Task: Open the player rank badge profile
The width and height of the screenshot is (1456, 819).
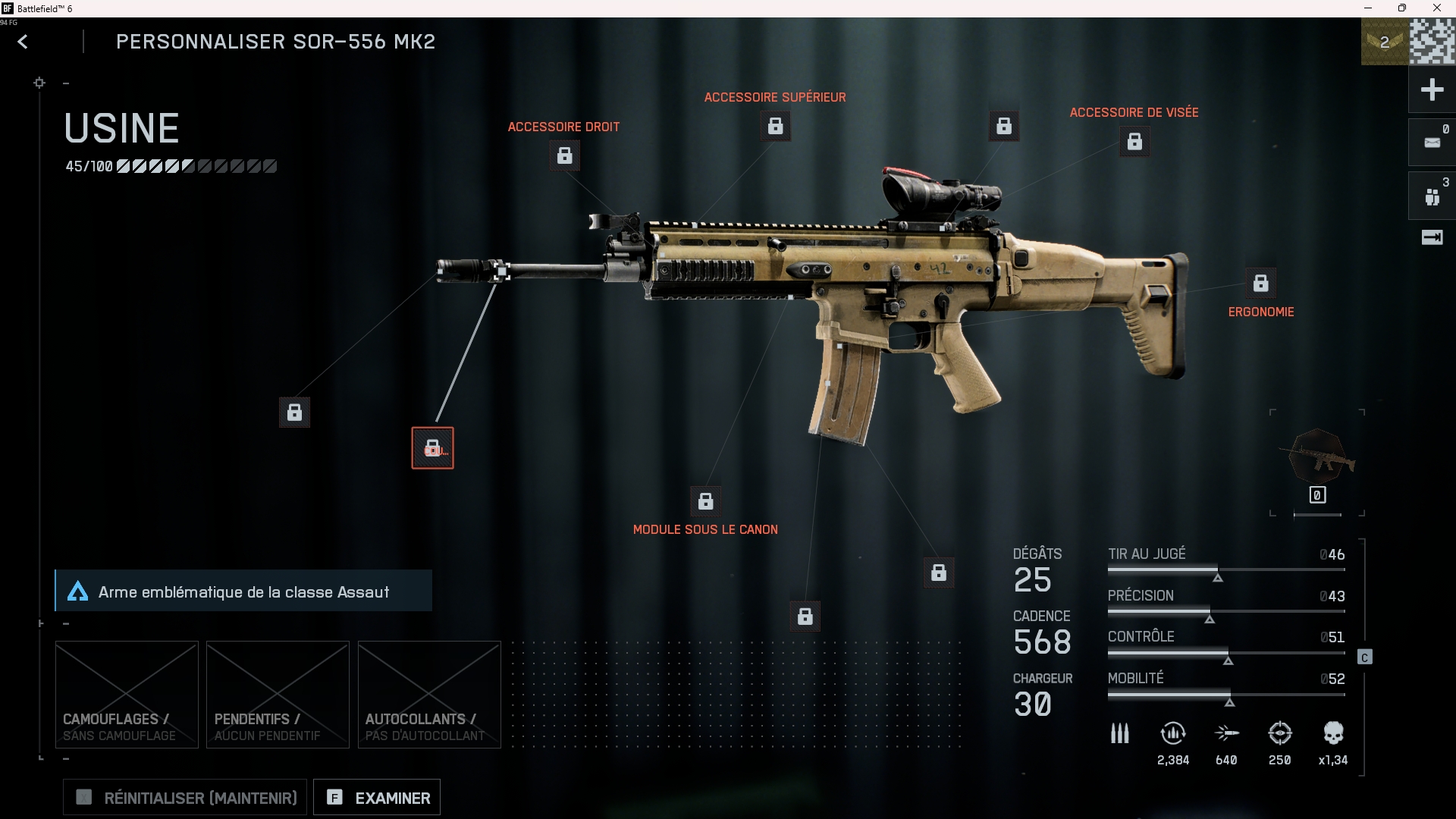Action: pyautogui.click(x=1385, y=42)
